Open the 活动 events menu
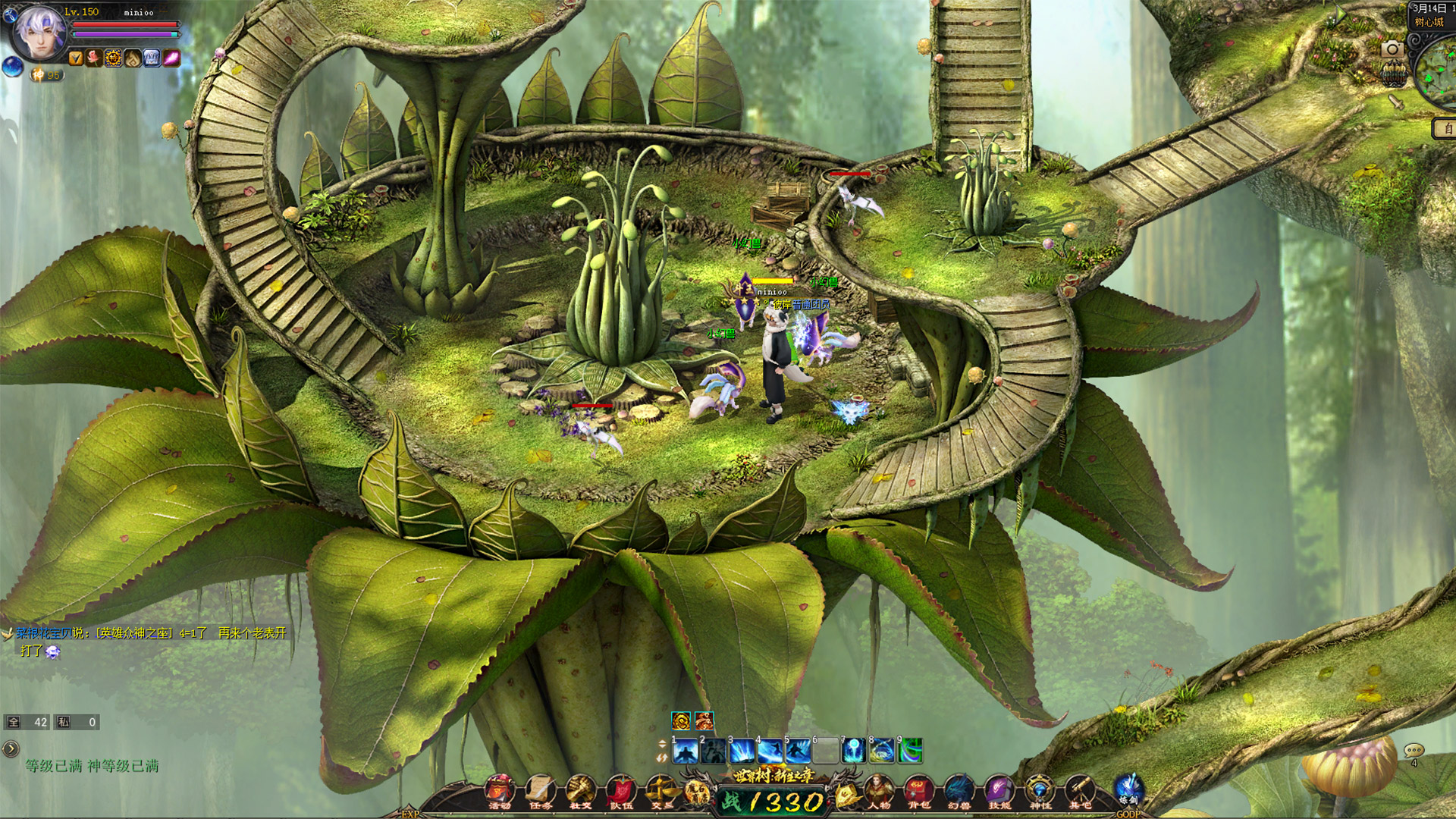 click(500, 792)
